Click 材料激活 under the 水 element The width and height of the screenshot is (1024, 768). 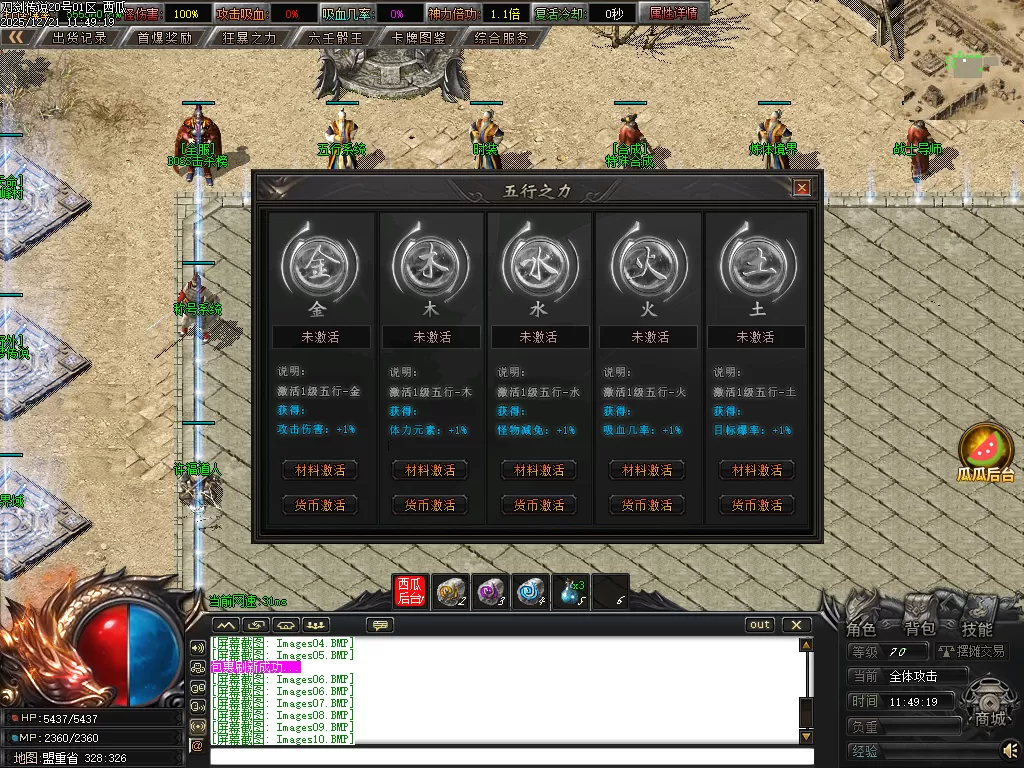[x=539, y=470]
